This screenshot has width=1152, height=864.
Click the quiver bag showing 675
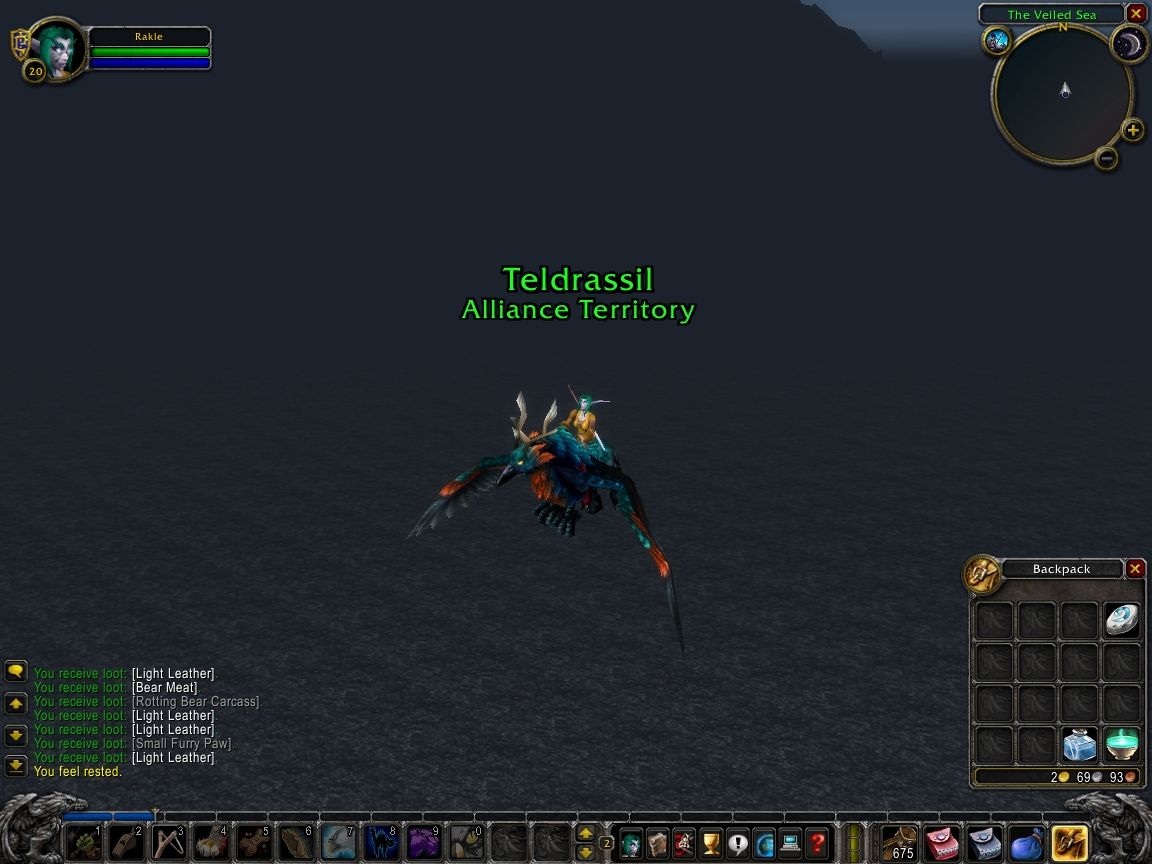pyautogui.click(x=900, y=842)
